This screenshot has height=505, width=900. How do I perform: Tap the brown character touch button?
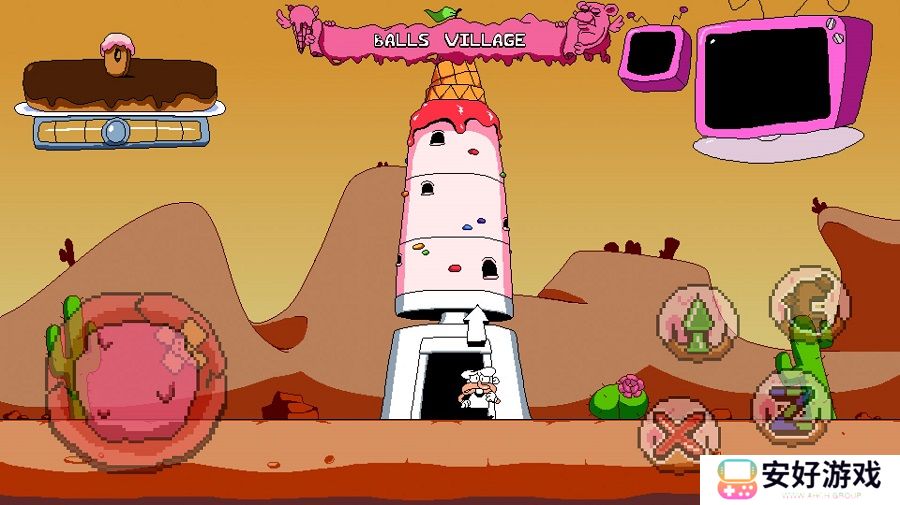tap(808, 301)
